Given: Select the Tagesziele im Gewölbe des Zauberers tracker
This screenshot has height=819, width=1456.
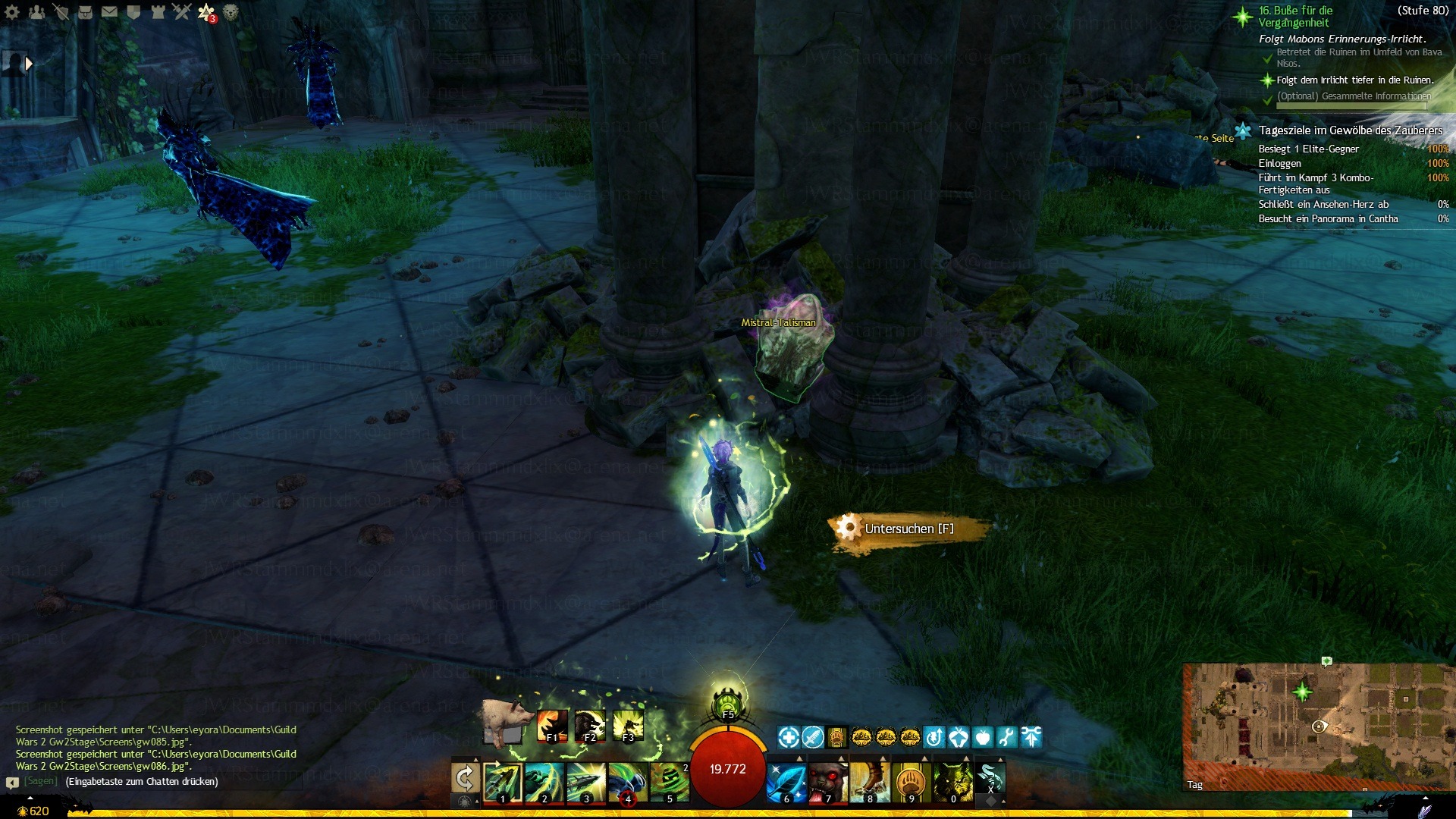Looking at the screenshot, I should pos(1350,130).
